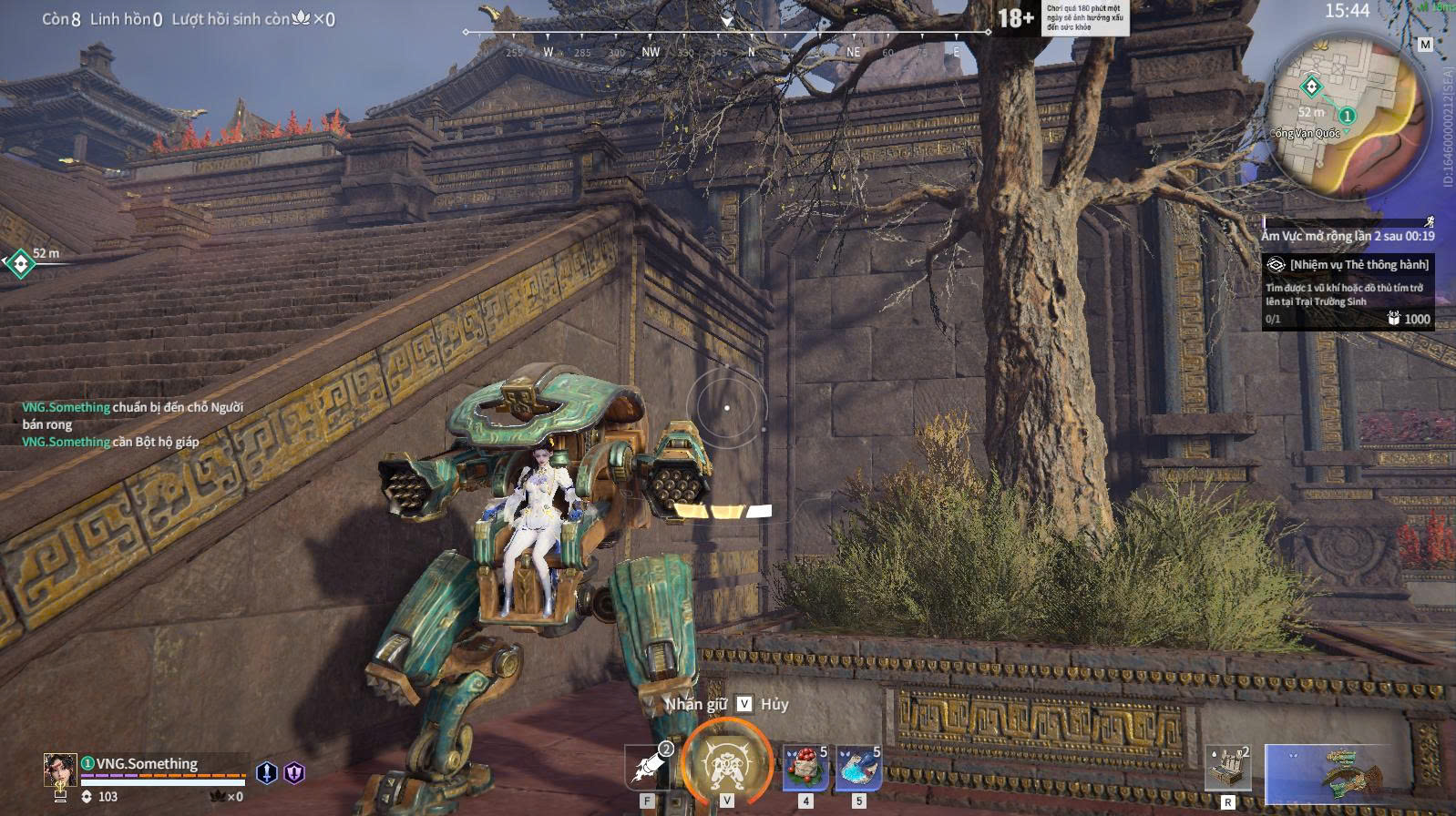This screenshot has height=816, width=1456.
Task: Click the diamond objective marker showing 52 m
Action: pos(19,264)
